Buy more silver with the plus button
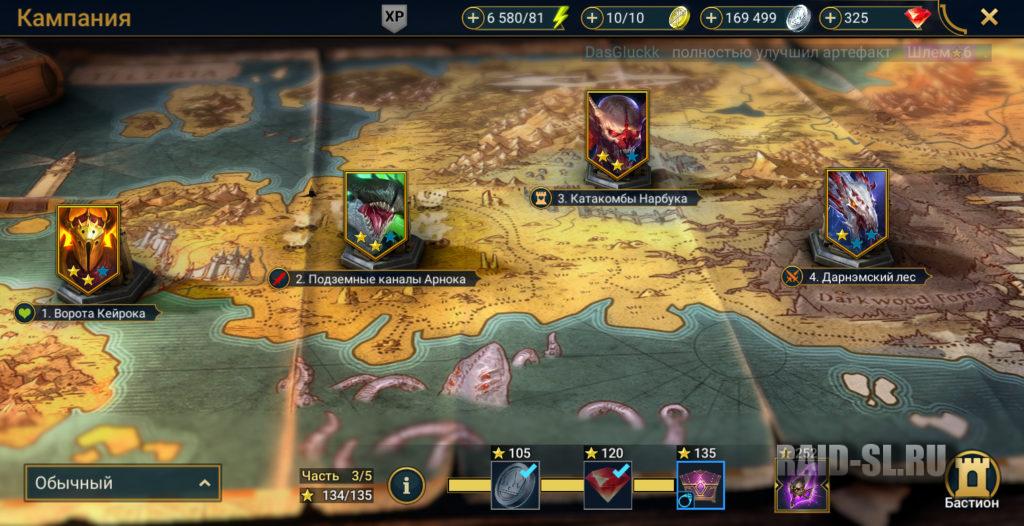 (x=712, y=18)
